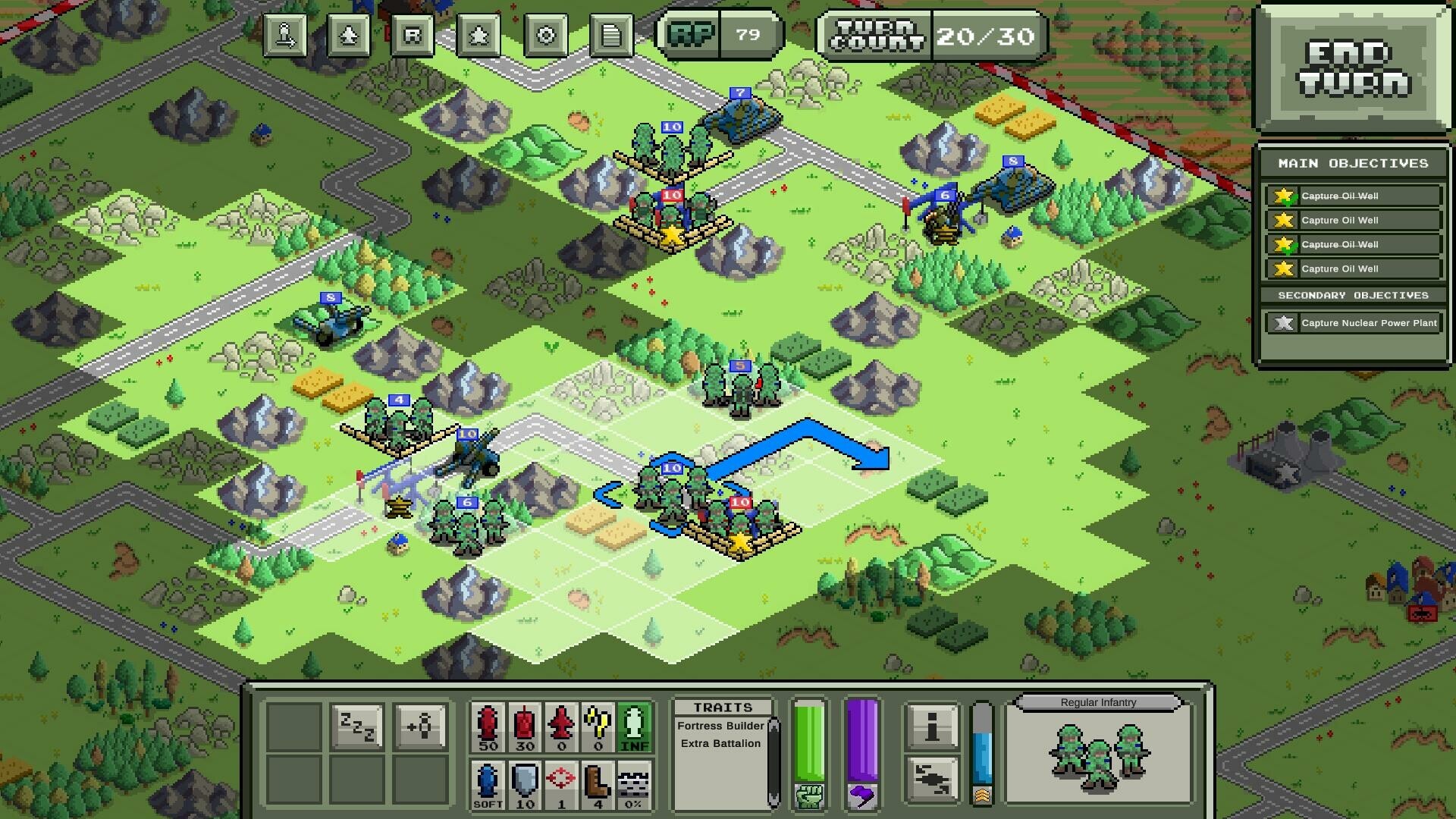Click the unit info icon in bottom panel
The width and height of the screenshot is (1456, 819).
click(931, 724)
